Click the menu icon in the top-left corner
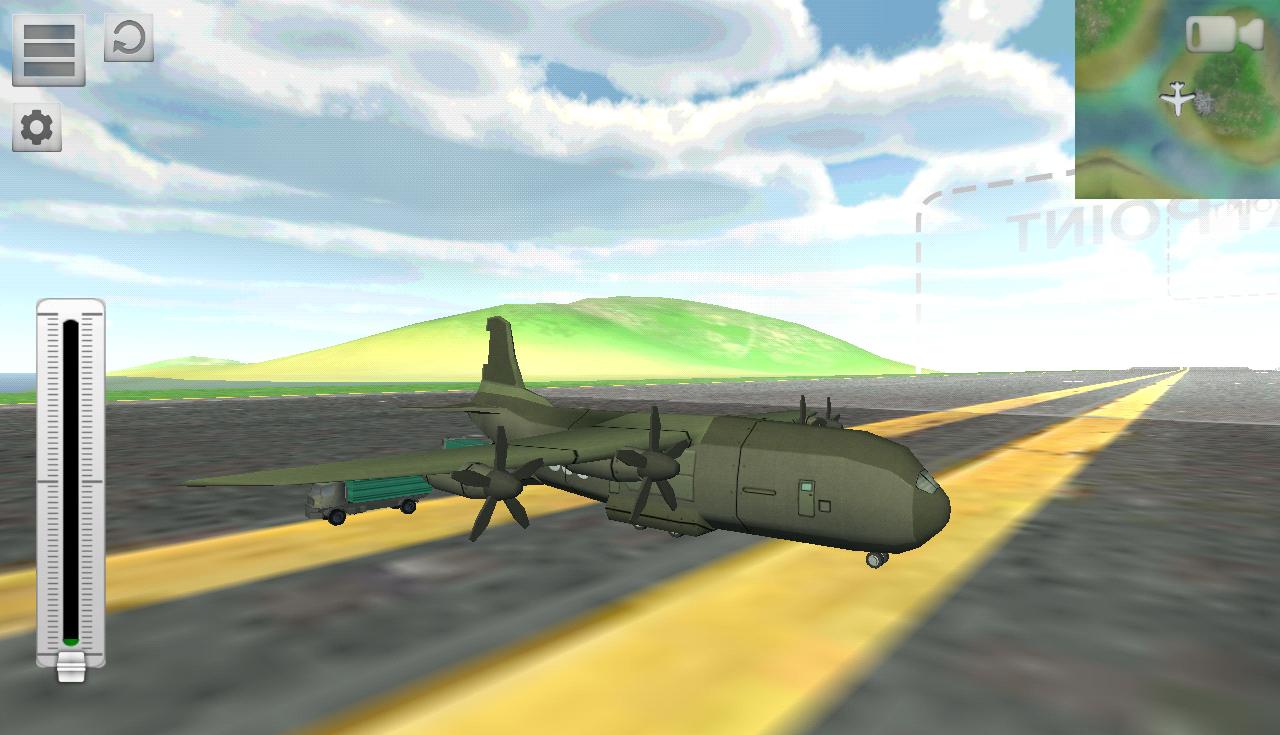The image size is (1280, 735). (47, 50)
